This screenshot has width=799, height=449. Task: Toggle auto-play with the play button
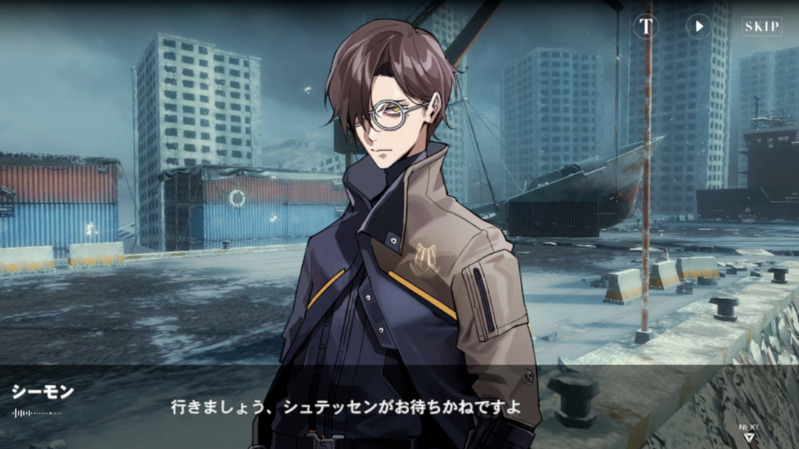point(698,26)
